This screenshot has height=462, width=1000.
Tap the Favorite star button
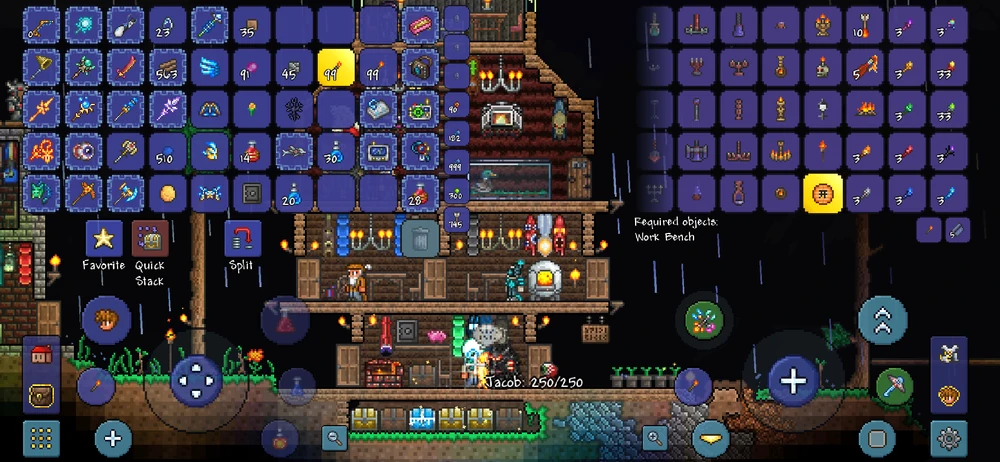[x=103, y=238]
